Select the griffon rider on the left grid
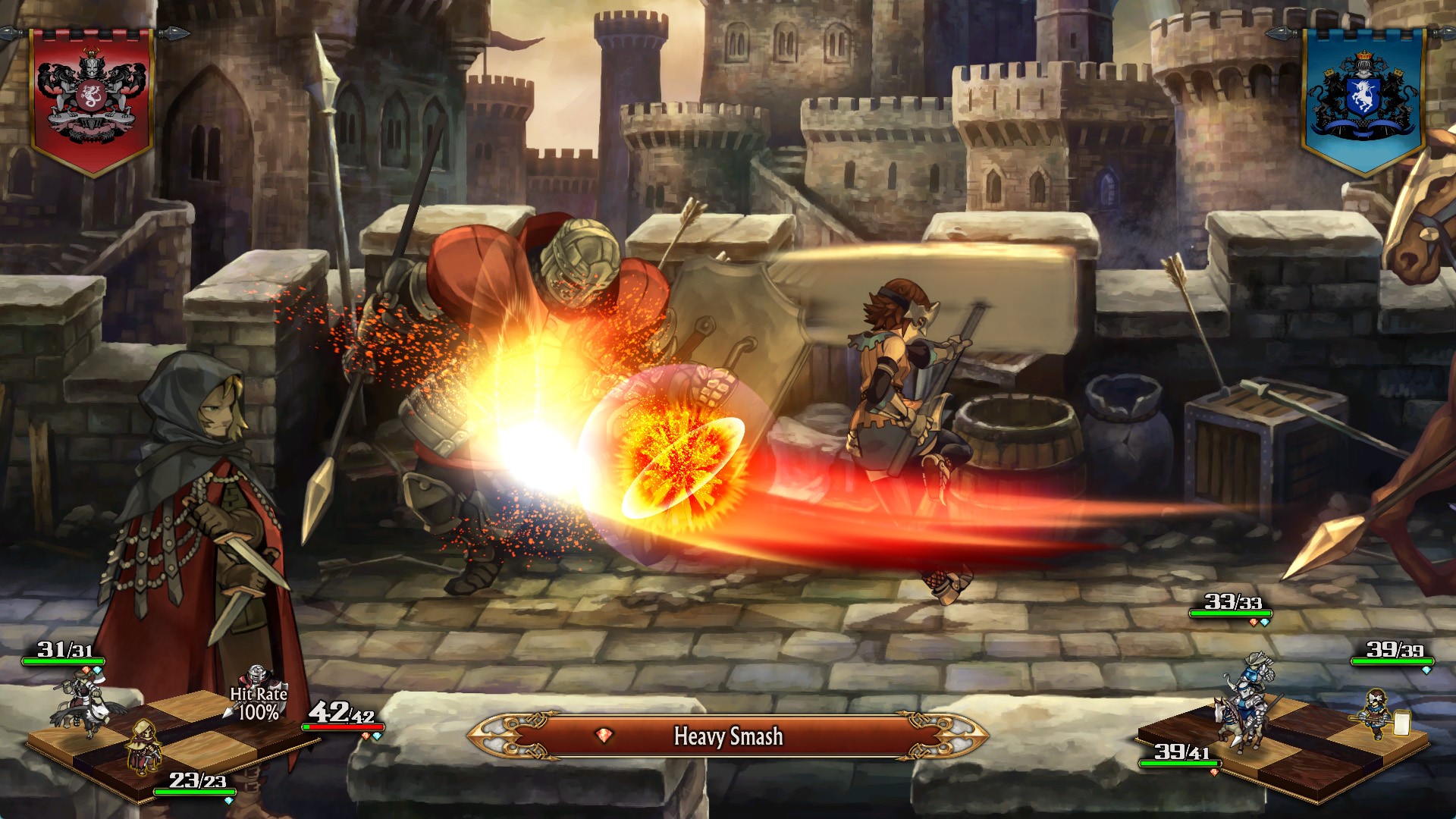 (86, 704)
